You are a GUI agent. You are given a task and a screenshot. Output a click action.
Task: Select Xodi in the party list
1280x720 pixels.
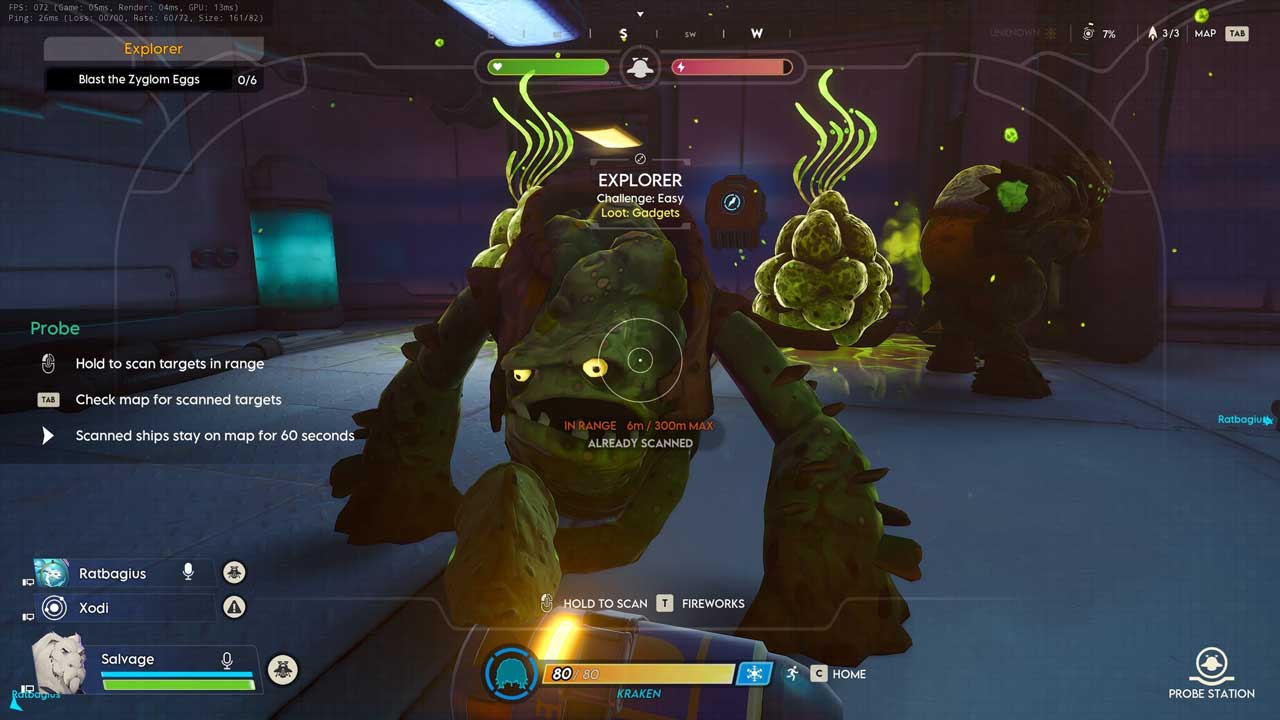[x=94, y=608]
